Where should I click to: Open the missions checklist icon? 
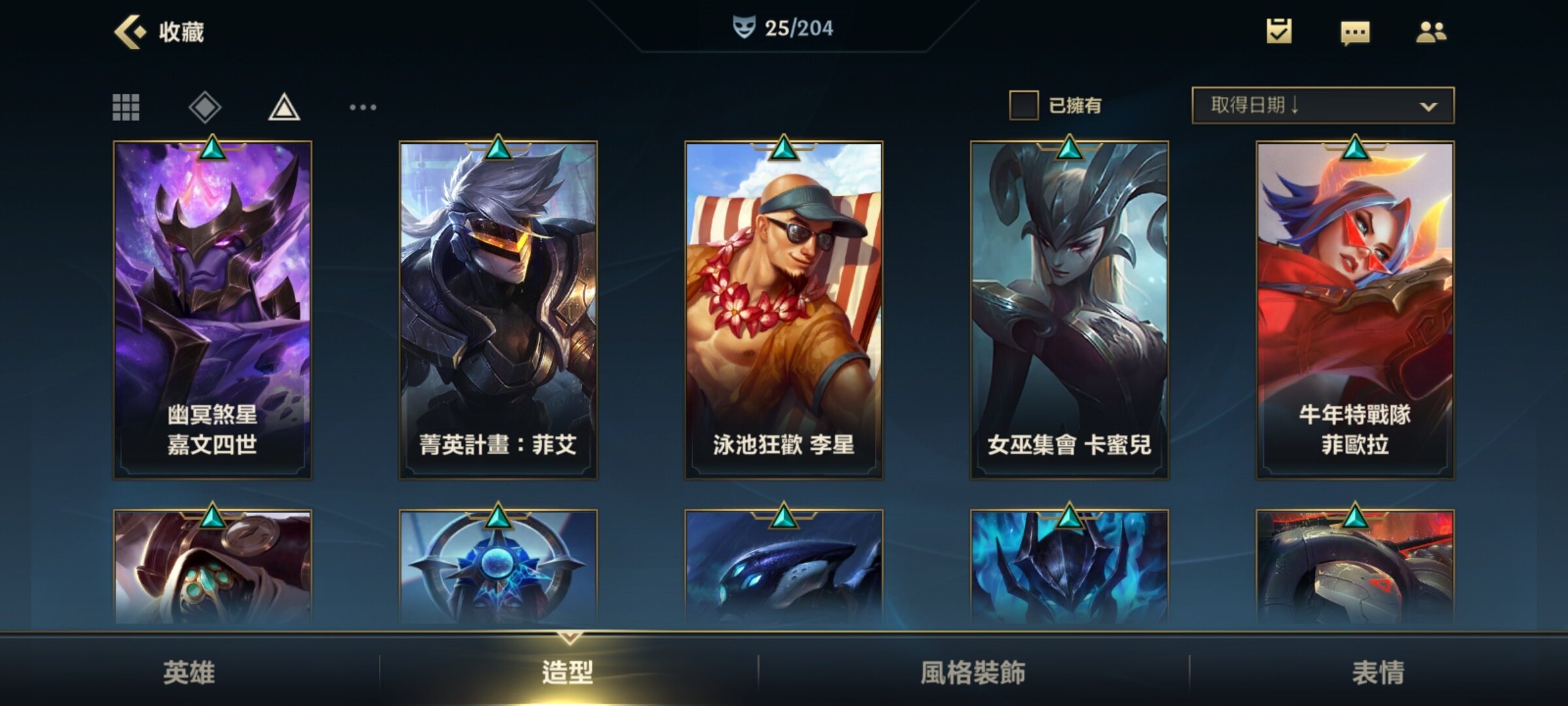1279,31
